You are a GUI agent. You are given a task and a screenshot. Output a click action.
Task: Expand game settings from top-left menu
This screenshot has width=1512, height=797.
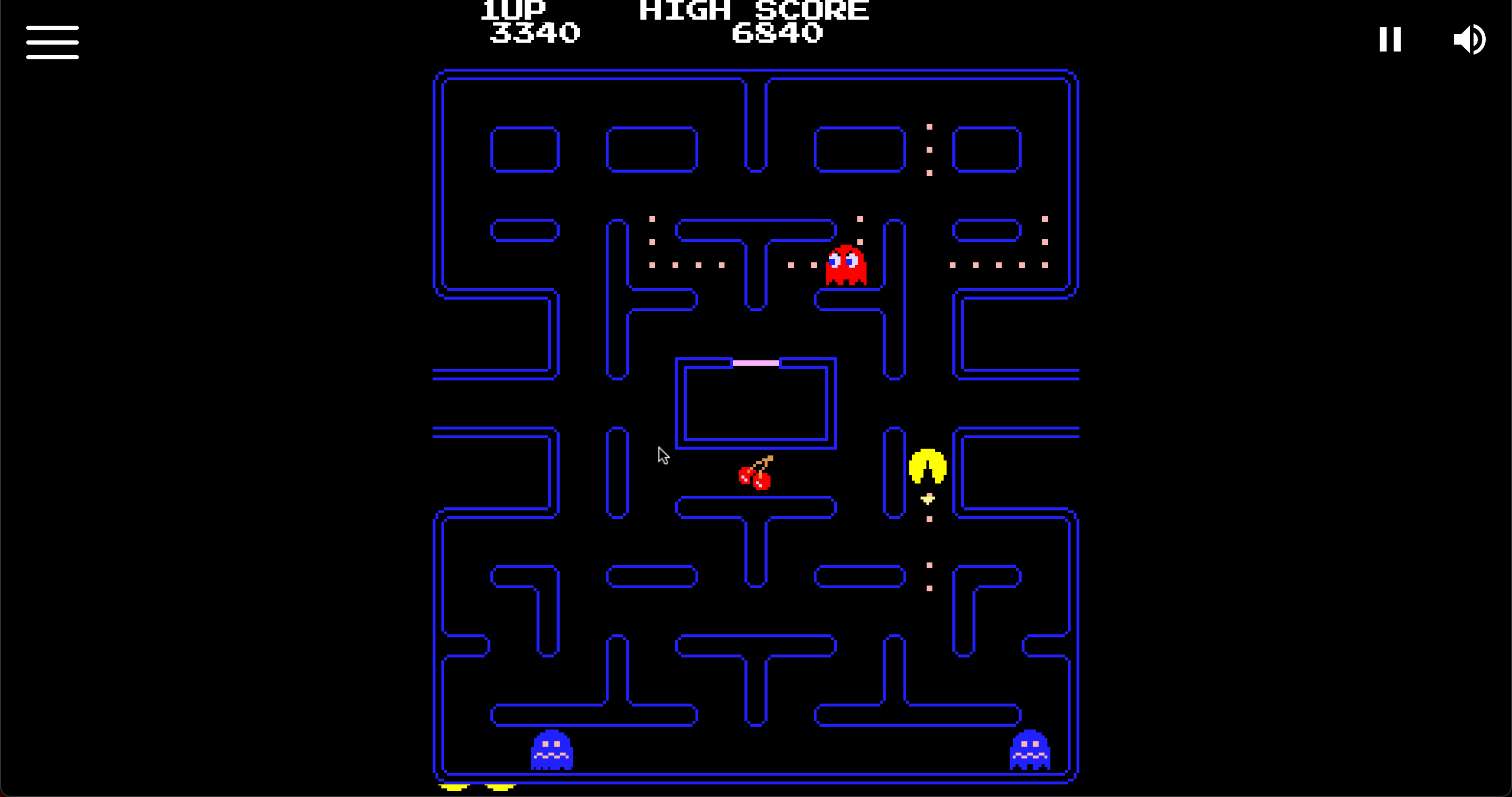(52, 42)
